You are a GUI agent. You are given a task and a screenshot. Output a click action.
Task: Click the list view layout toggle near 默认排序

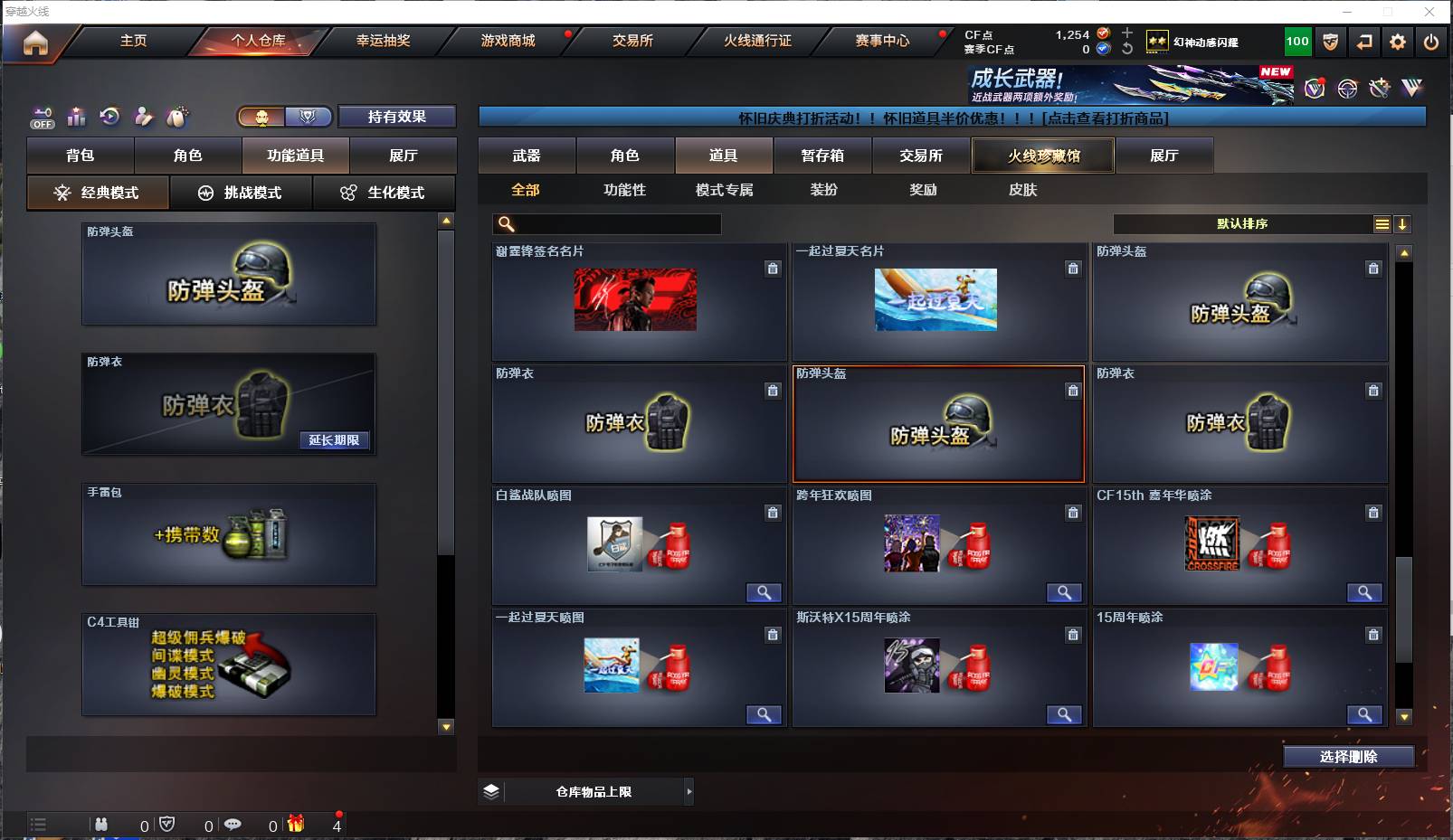pyautogui.click(x=1382, y=223)
